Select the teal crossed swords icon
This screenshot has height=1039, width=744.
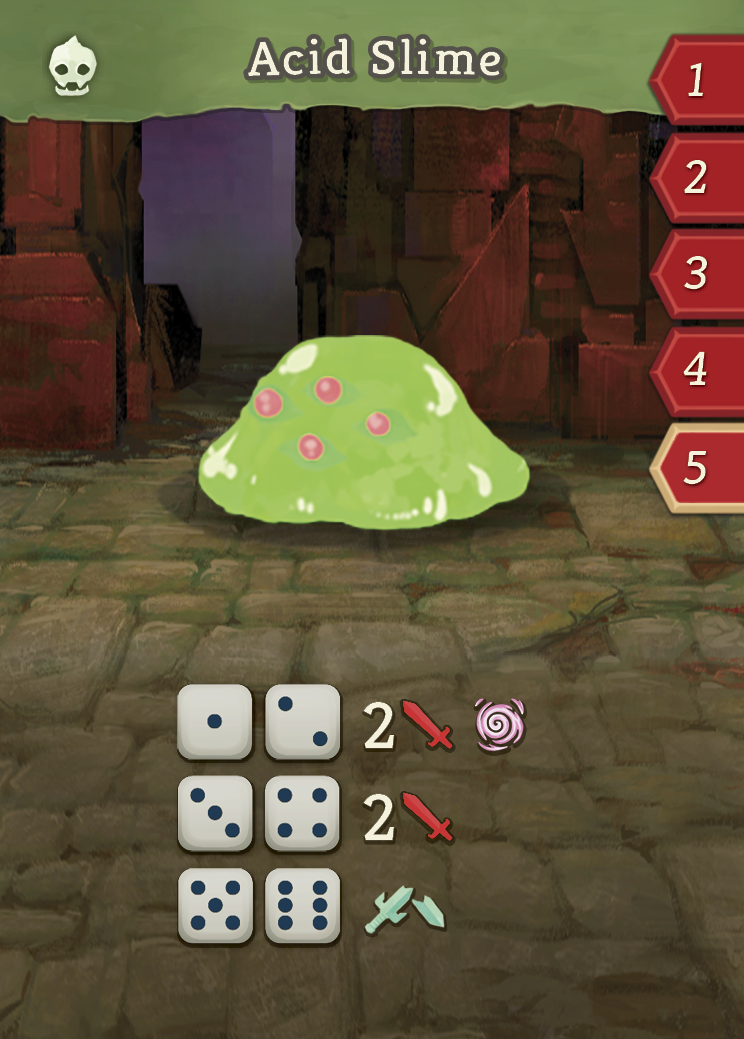click(x=405, y=908)
